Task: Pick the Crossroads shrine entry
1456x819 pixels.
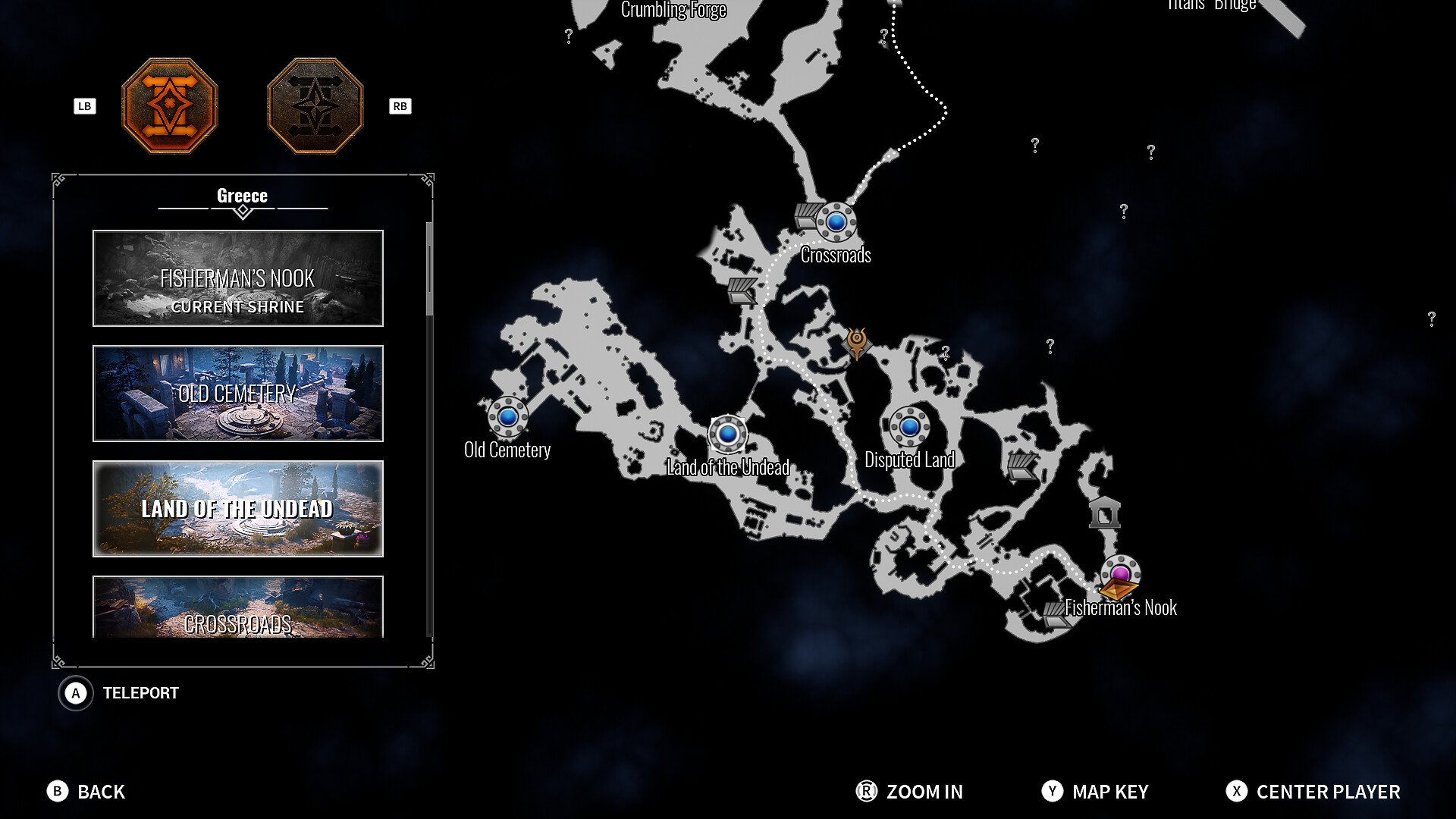Action: pyautogui.click(x=237, y=607)
